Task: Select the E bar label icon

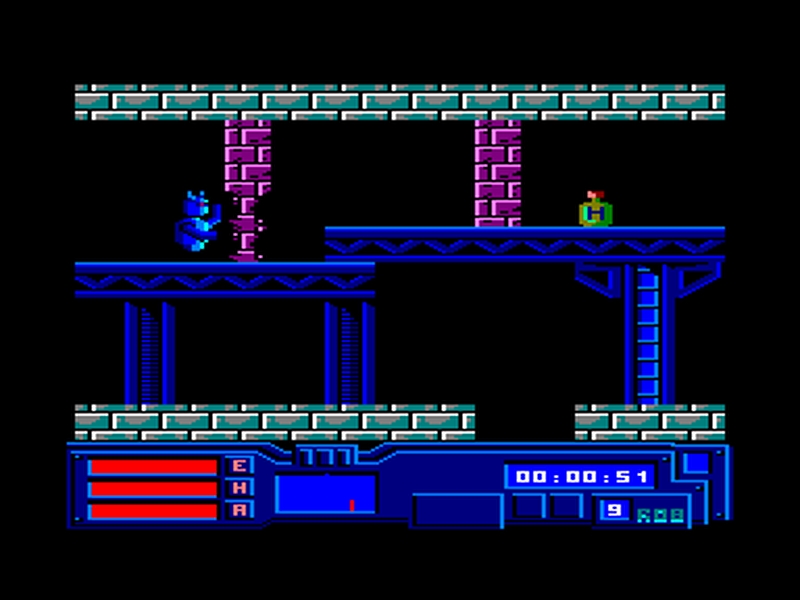Action: (x=240, y=466)
